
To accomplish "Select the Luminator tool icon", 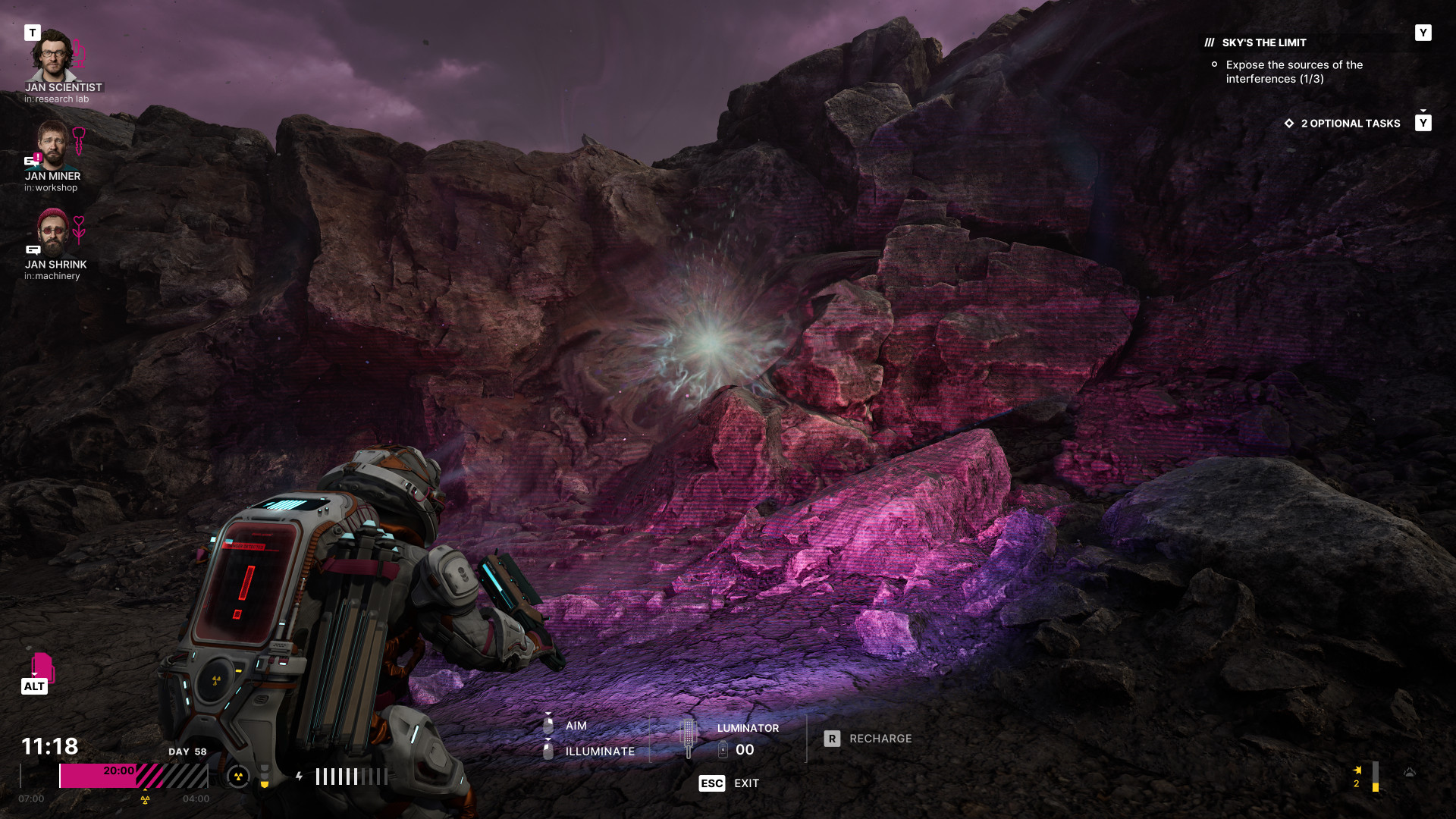I will pos(689,738).
